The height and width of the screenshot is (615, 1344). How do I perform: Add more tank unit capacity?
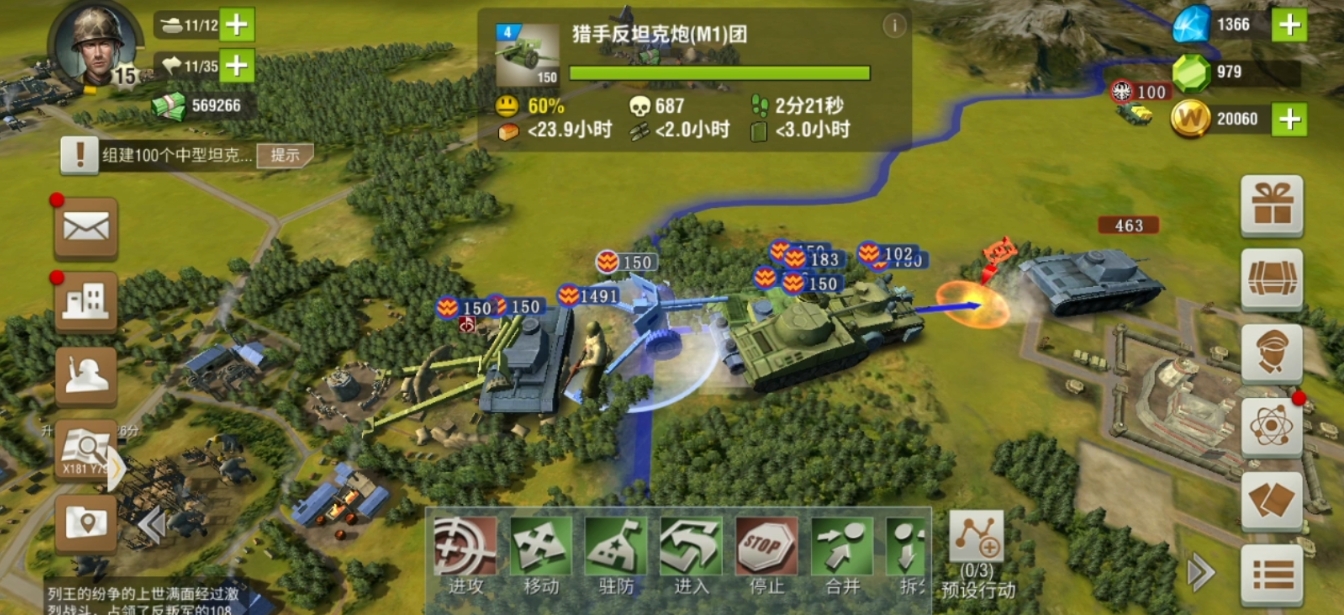[237, 25]
